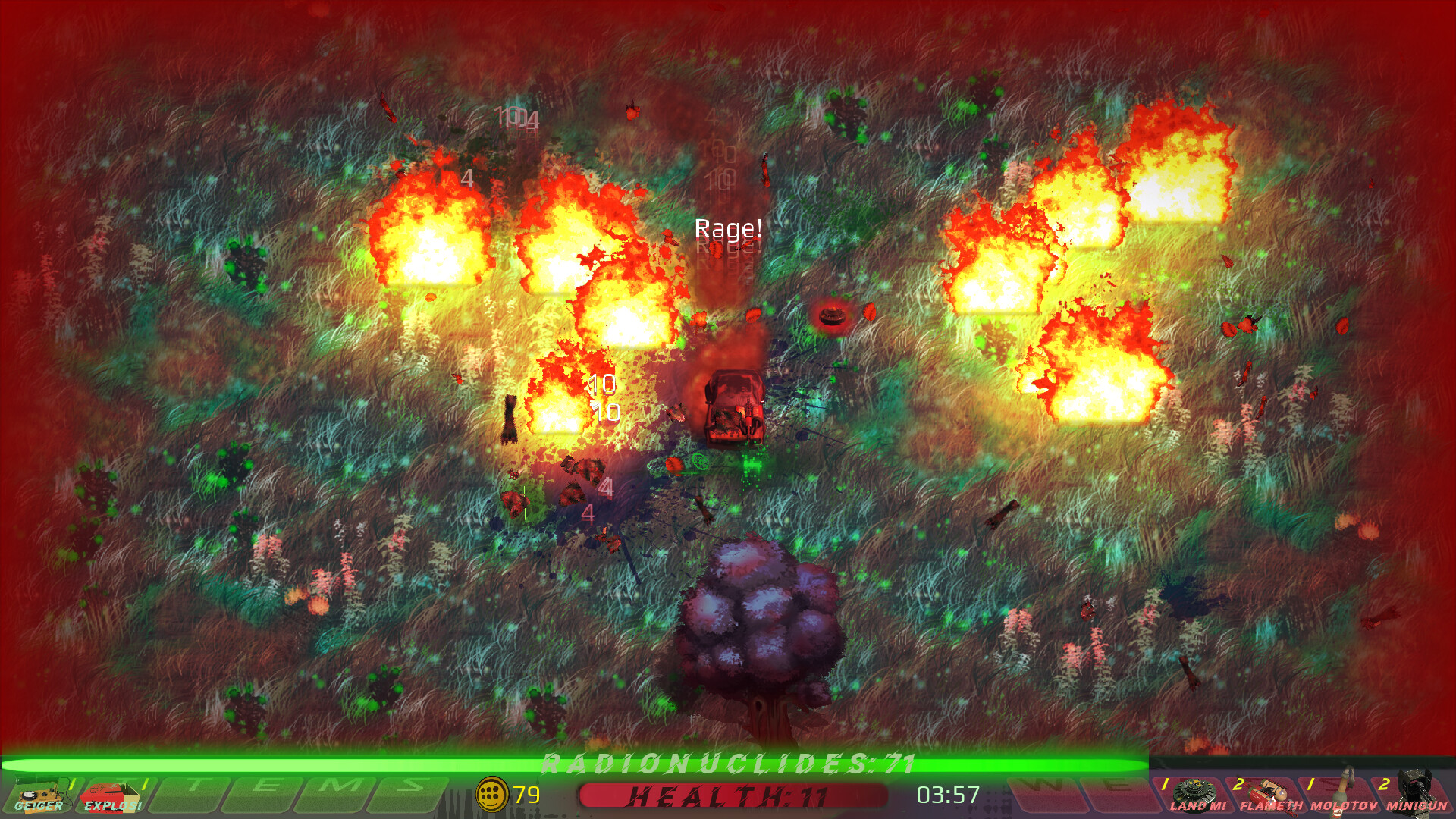Select the Rage! notification text

(x=728, y=227)
